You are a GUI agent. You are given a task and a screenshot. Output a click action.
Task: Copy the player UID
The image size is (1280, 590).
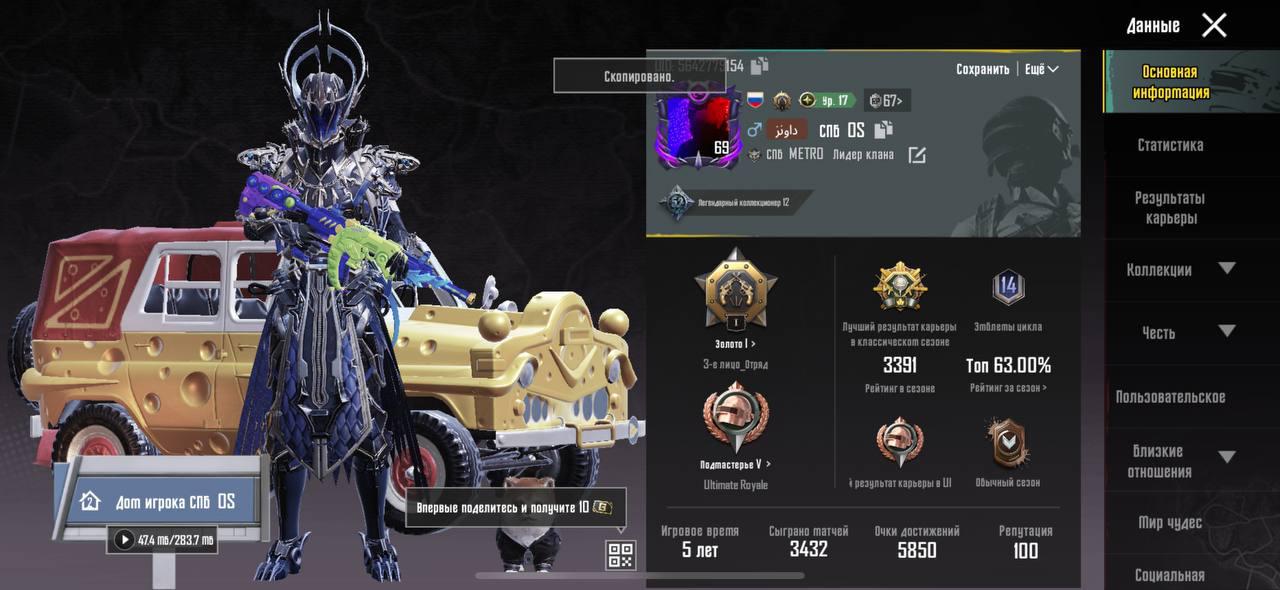(760, 66)
